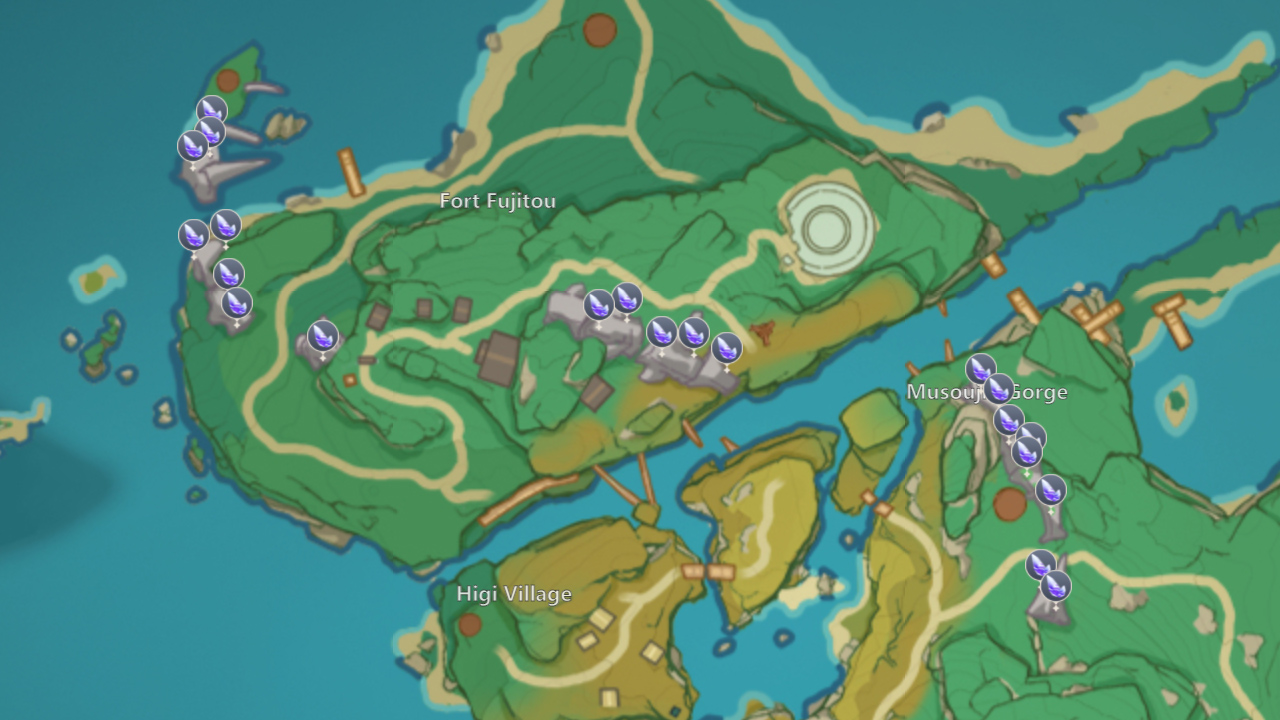Click the topmost marker in the northwest cluster

210,110
